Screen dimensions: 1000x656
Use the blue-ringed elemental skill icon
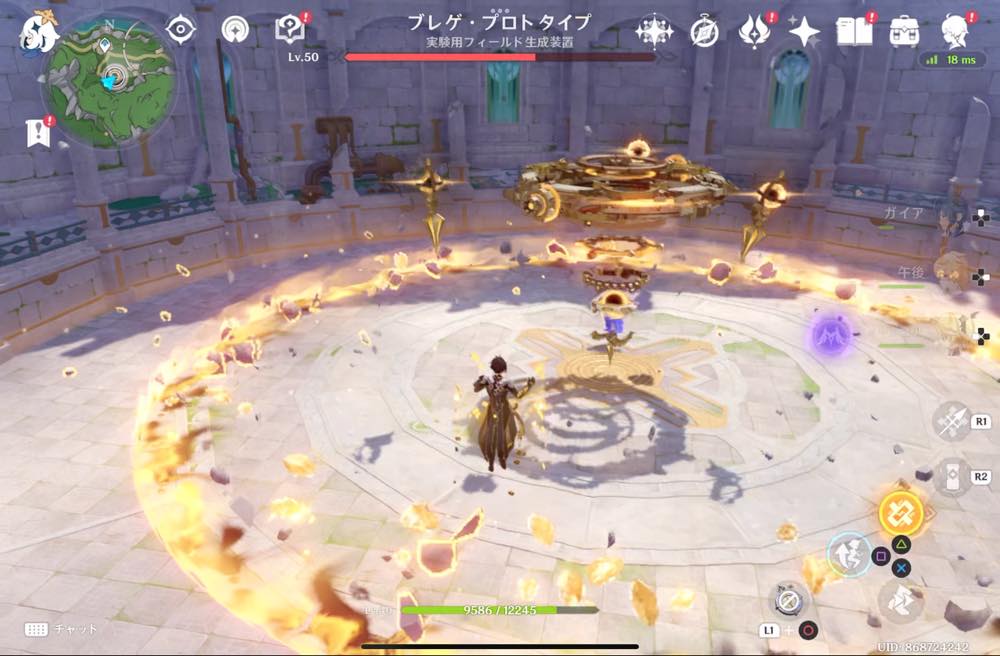848,553
